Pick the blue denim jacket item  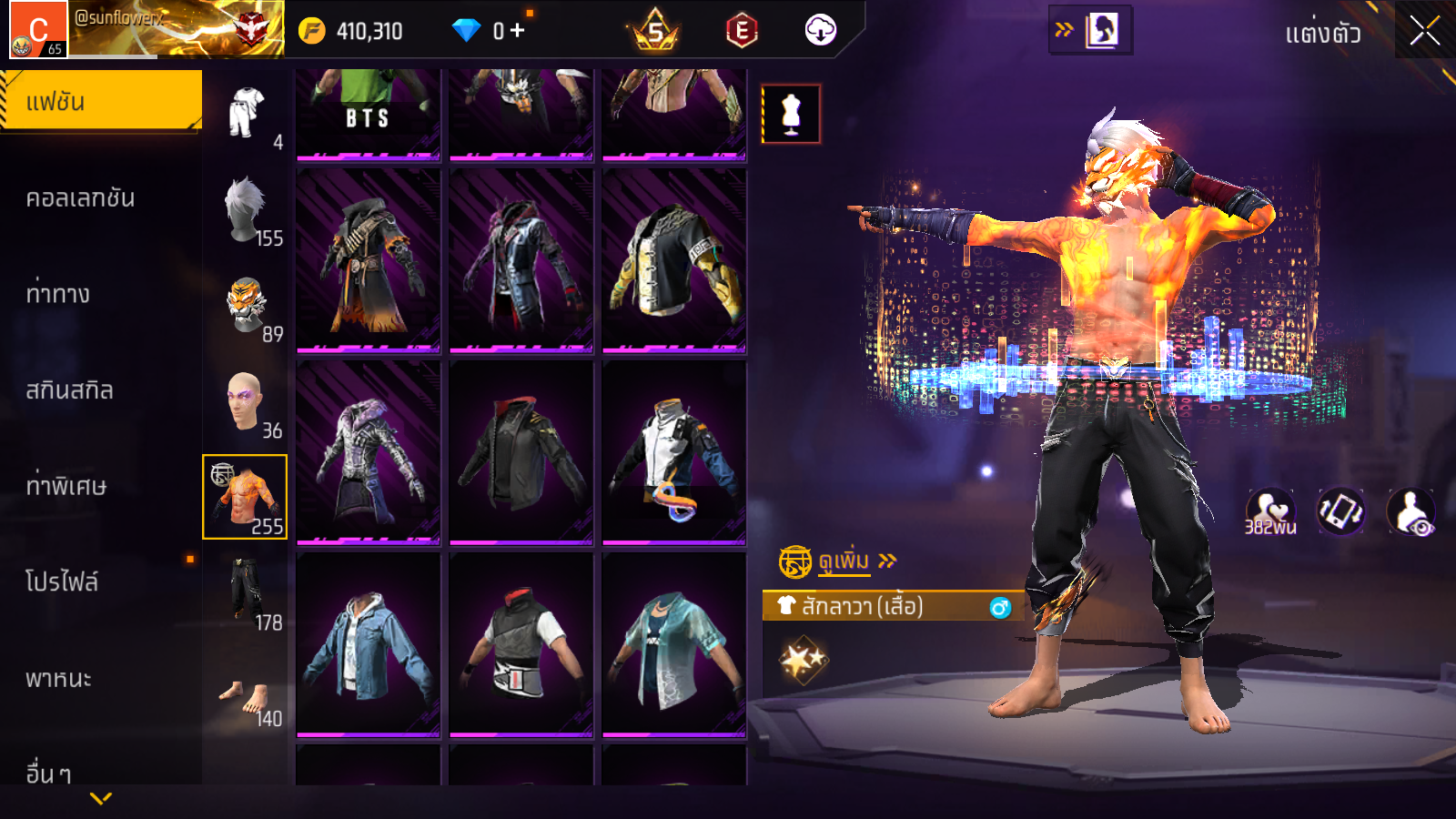coord(369,643)
